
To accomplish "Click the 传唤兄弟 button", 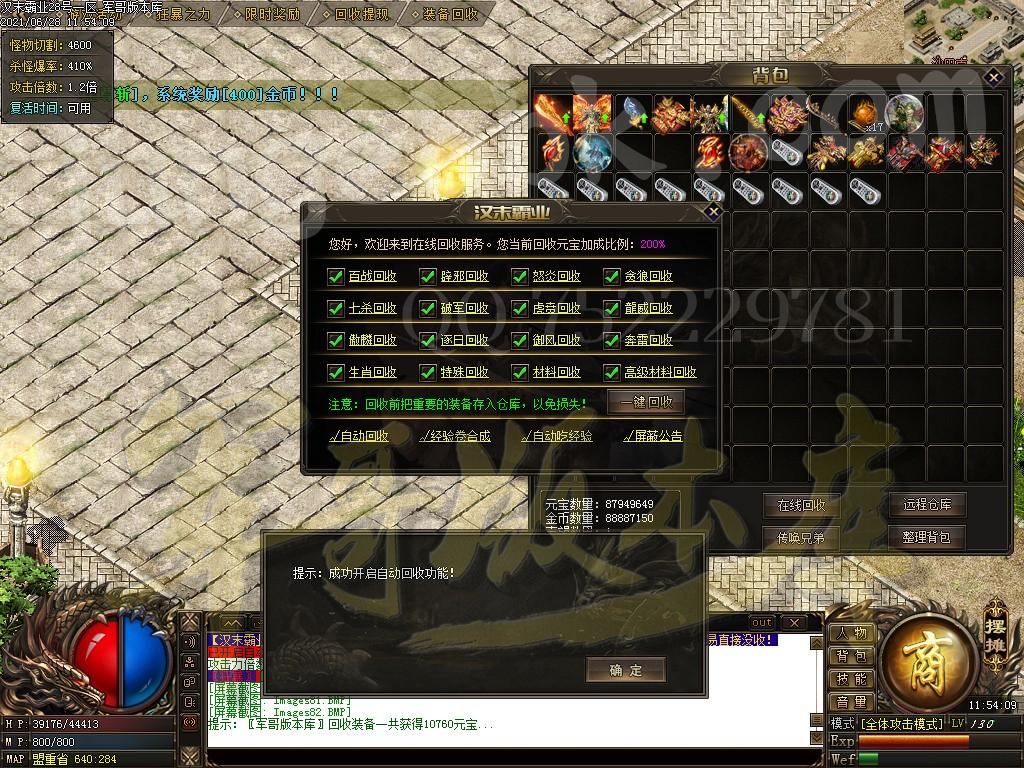I will point(801,537).
